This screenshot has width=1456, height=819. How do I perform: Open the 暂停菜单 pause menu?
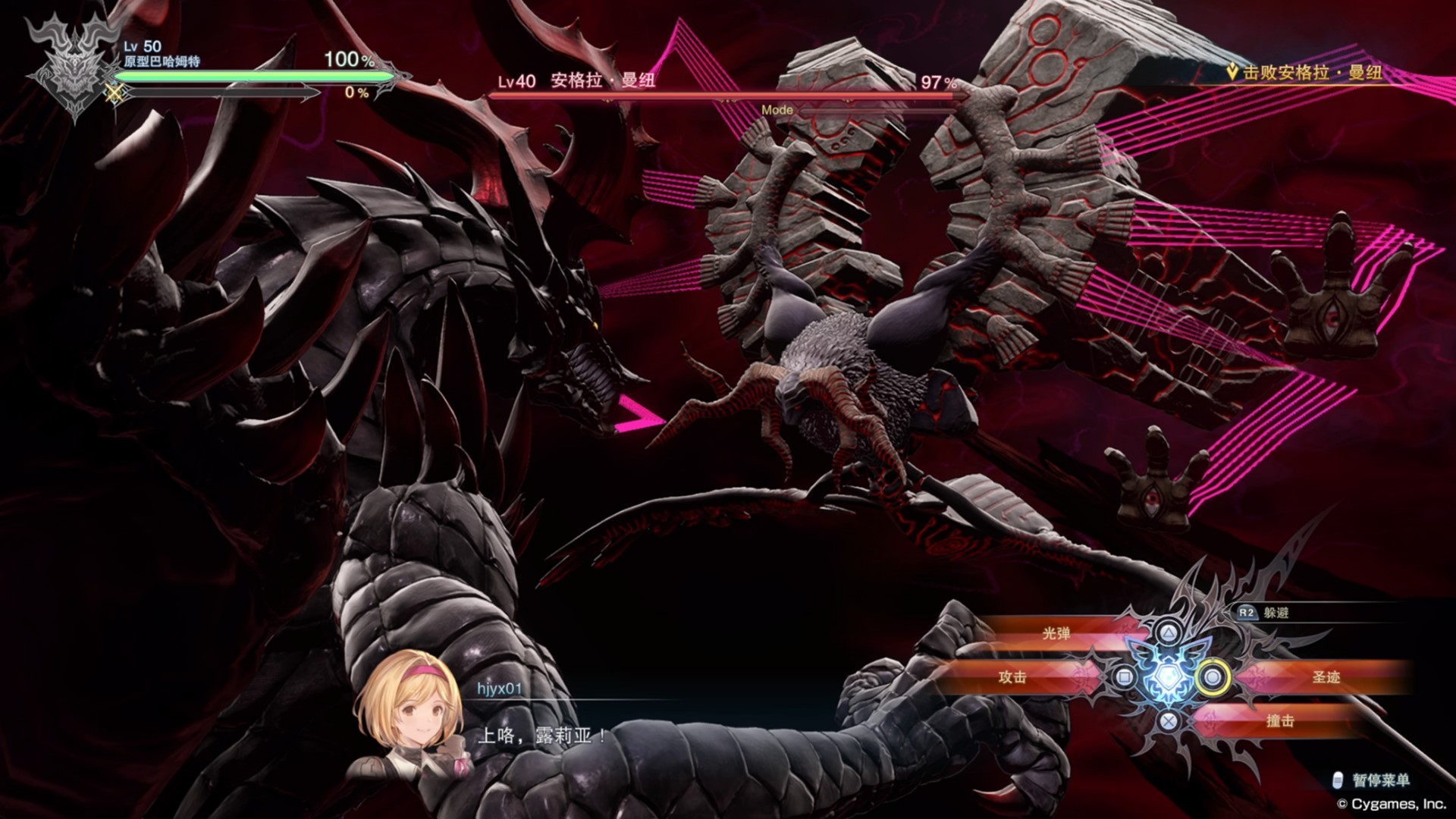click(1380, 780)
